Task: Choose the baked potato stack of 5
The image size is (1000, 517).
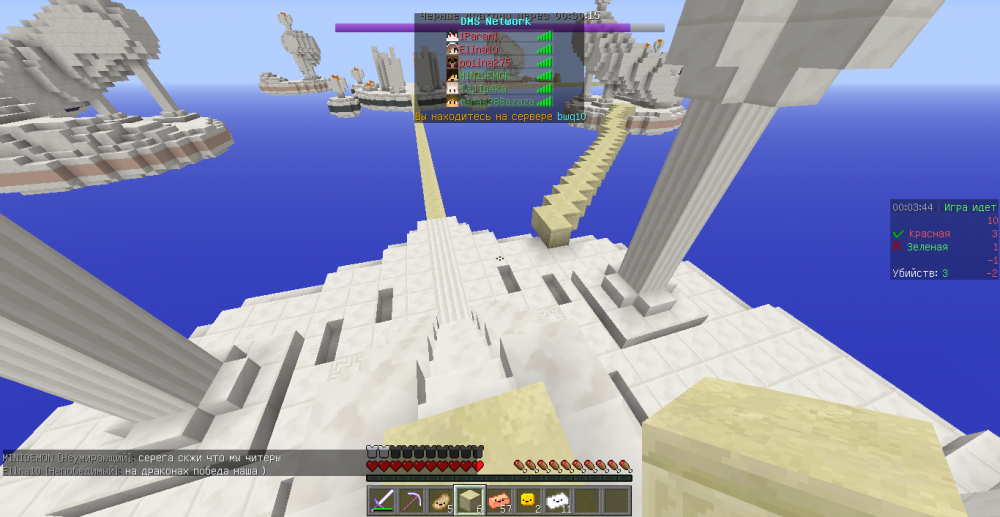Action: pyautogui.click(x=440, y=500)
